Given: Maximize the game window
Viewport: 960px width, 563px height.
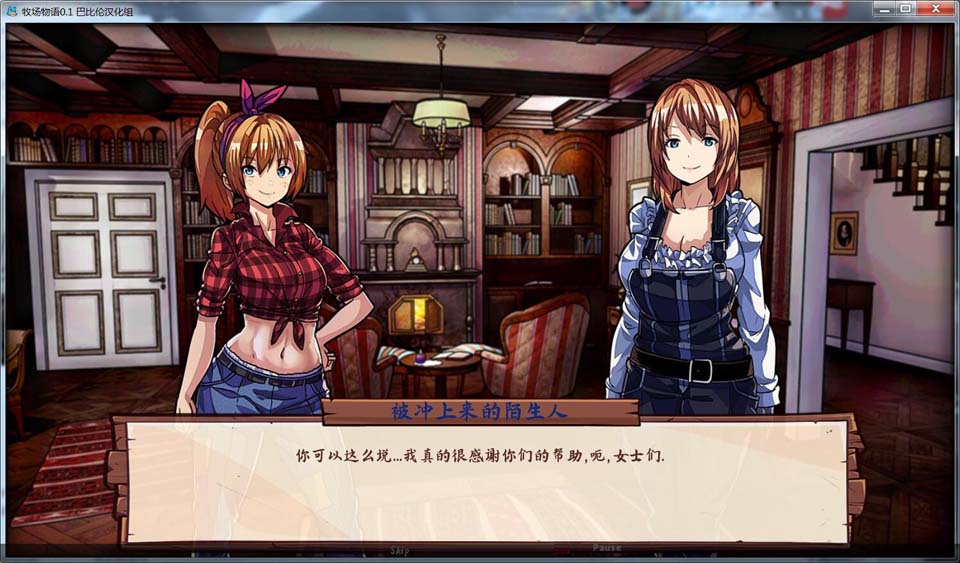Looking at the screenshot, I should [x=905, y=8].
